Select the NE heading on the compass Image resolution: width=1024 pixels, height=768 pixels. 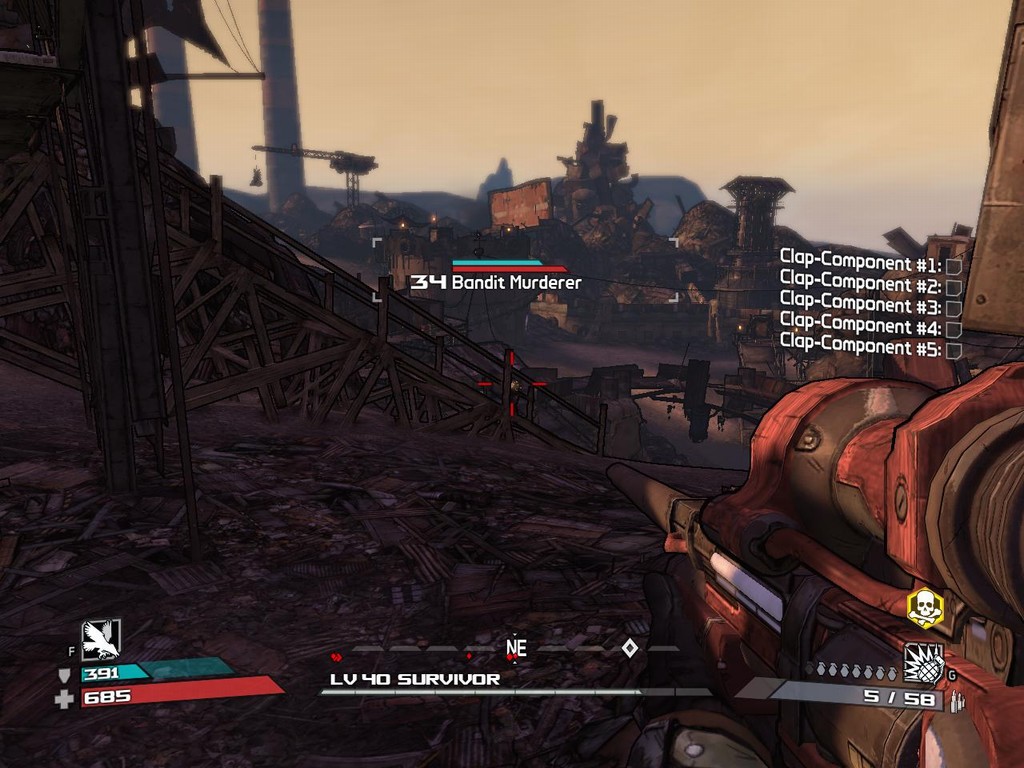[516, 648]
